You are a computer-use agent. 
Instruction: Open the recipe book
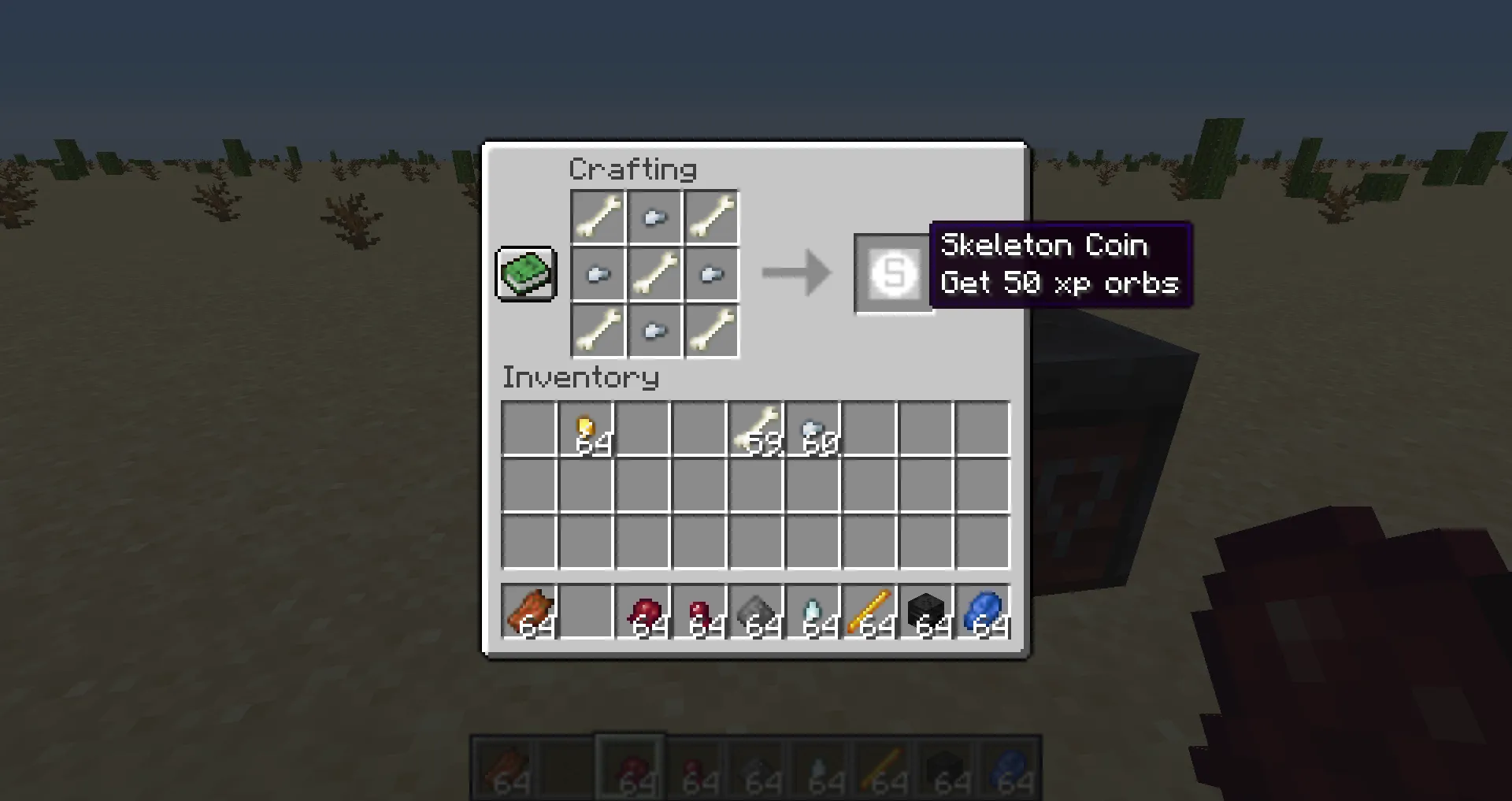coord(525,275)
